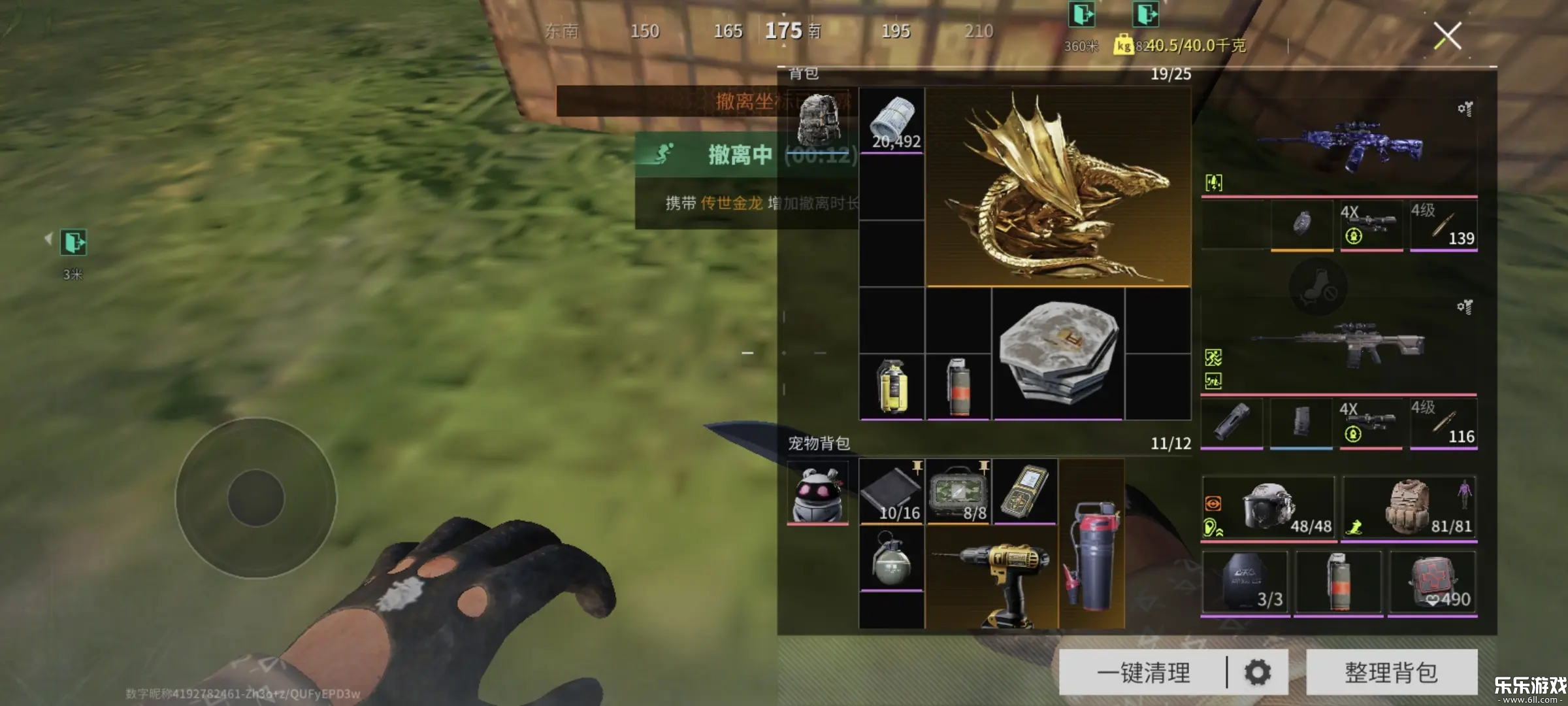The height and width of the screenshot is (706, 1568).
Task: Tap the robot pet icon
Action: click(x=817, y=492)
